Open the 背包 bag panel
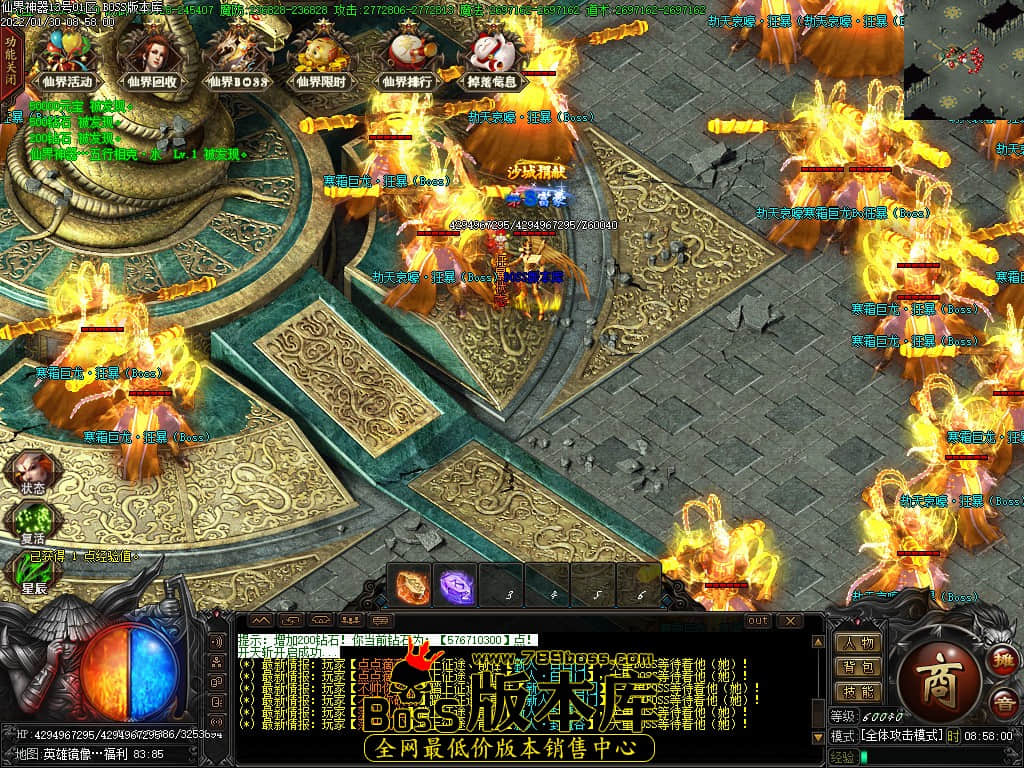 [858, 667]
